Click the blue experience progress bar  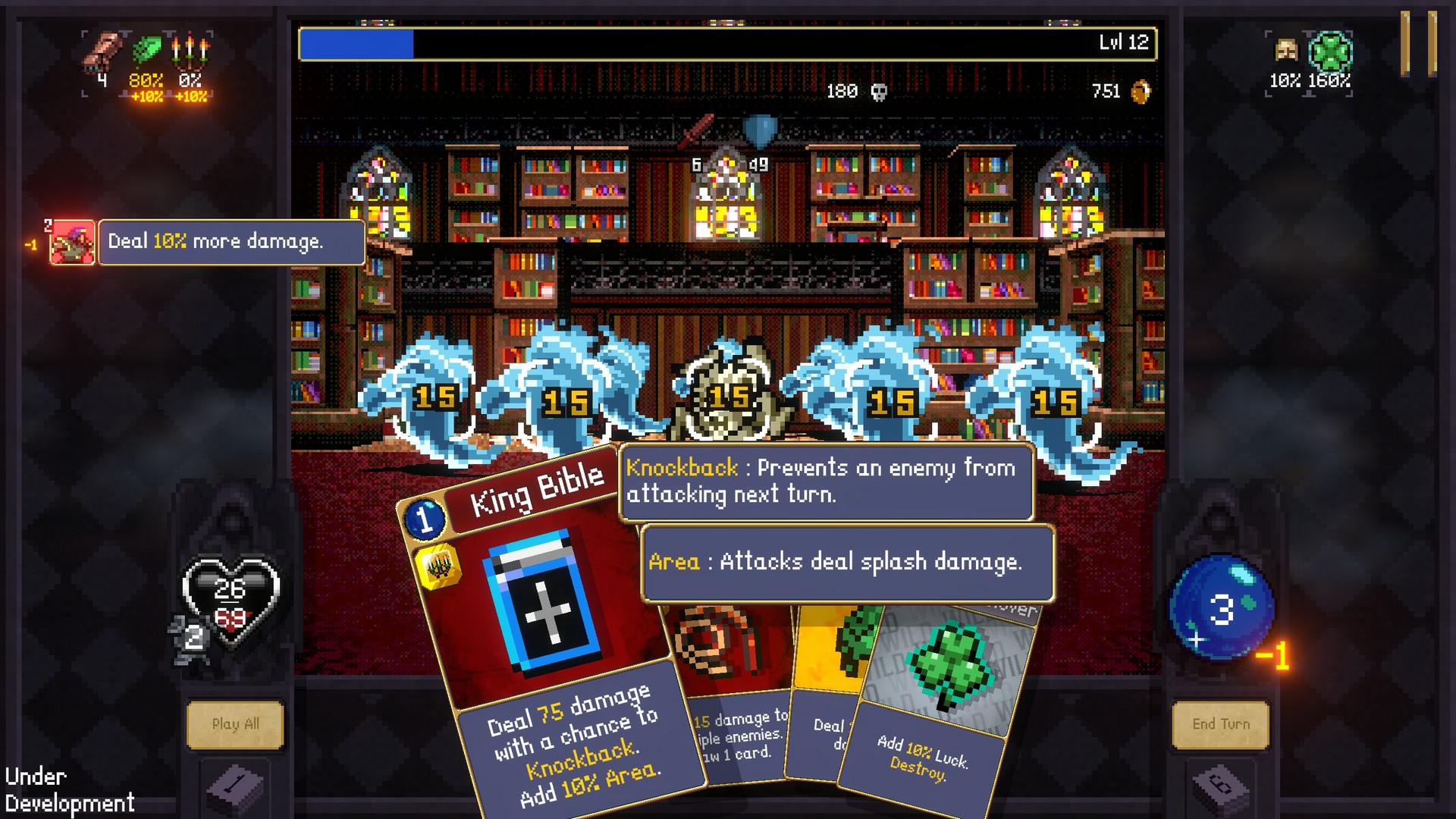(x=356, y=43)
